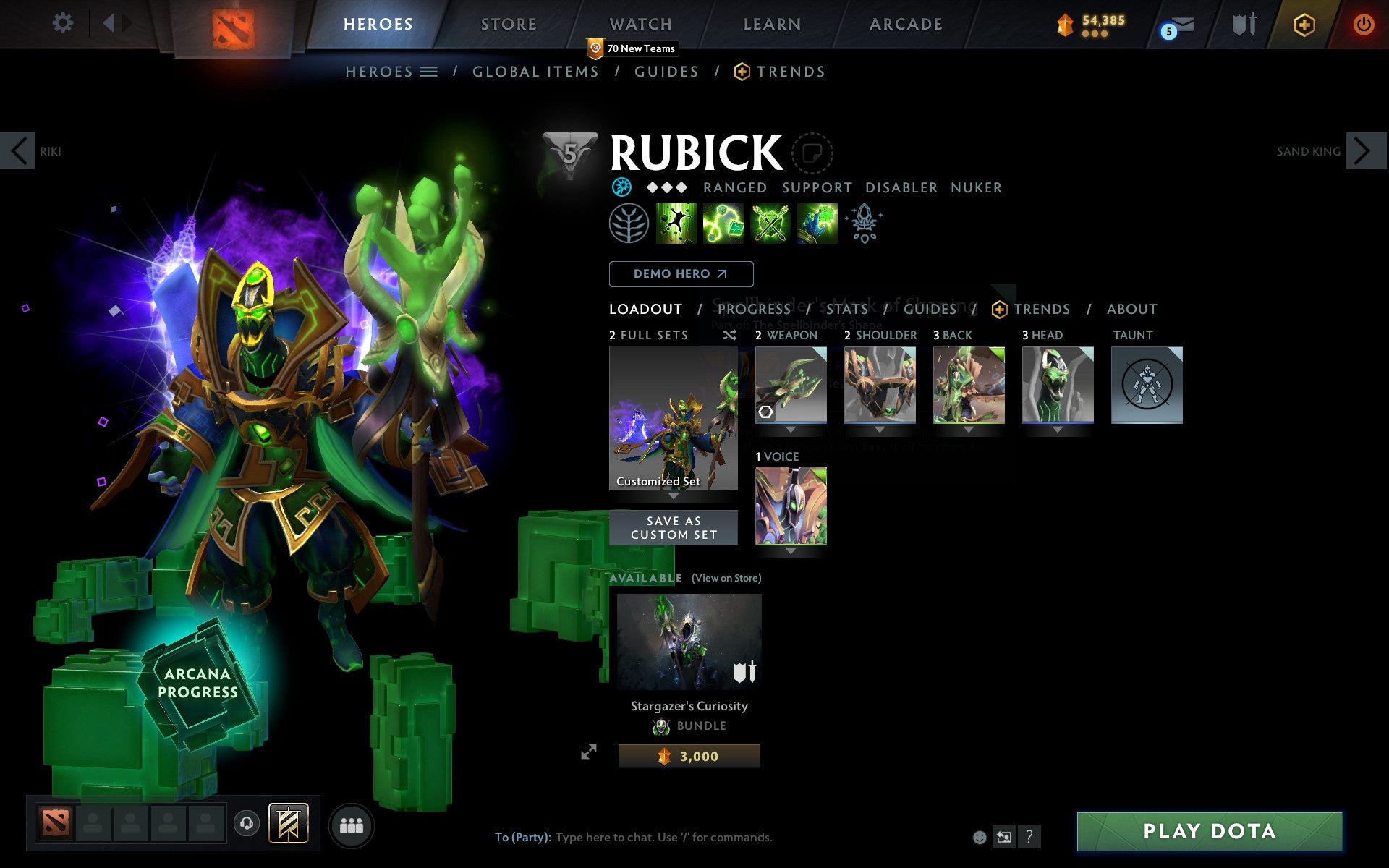Open the ARCADE menu
Image resolution: width=1389 pixels, height=868 pixels.
pos(905,24)
